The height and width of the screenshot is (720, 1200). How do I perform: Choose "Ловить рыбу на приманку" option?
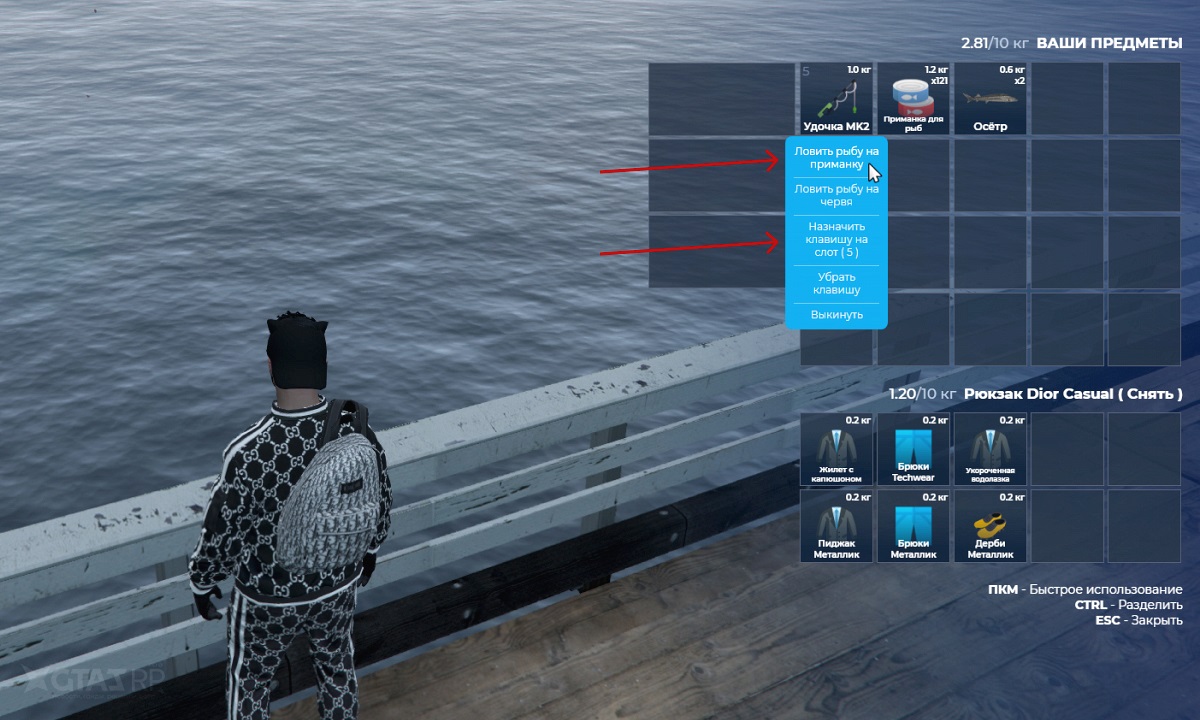click(836, 157)
